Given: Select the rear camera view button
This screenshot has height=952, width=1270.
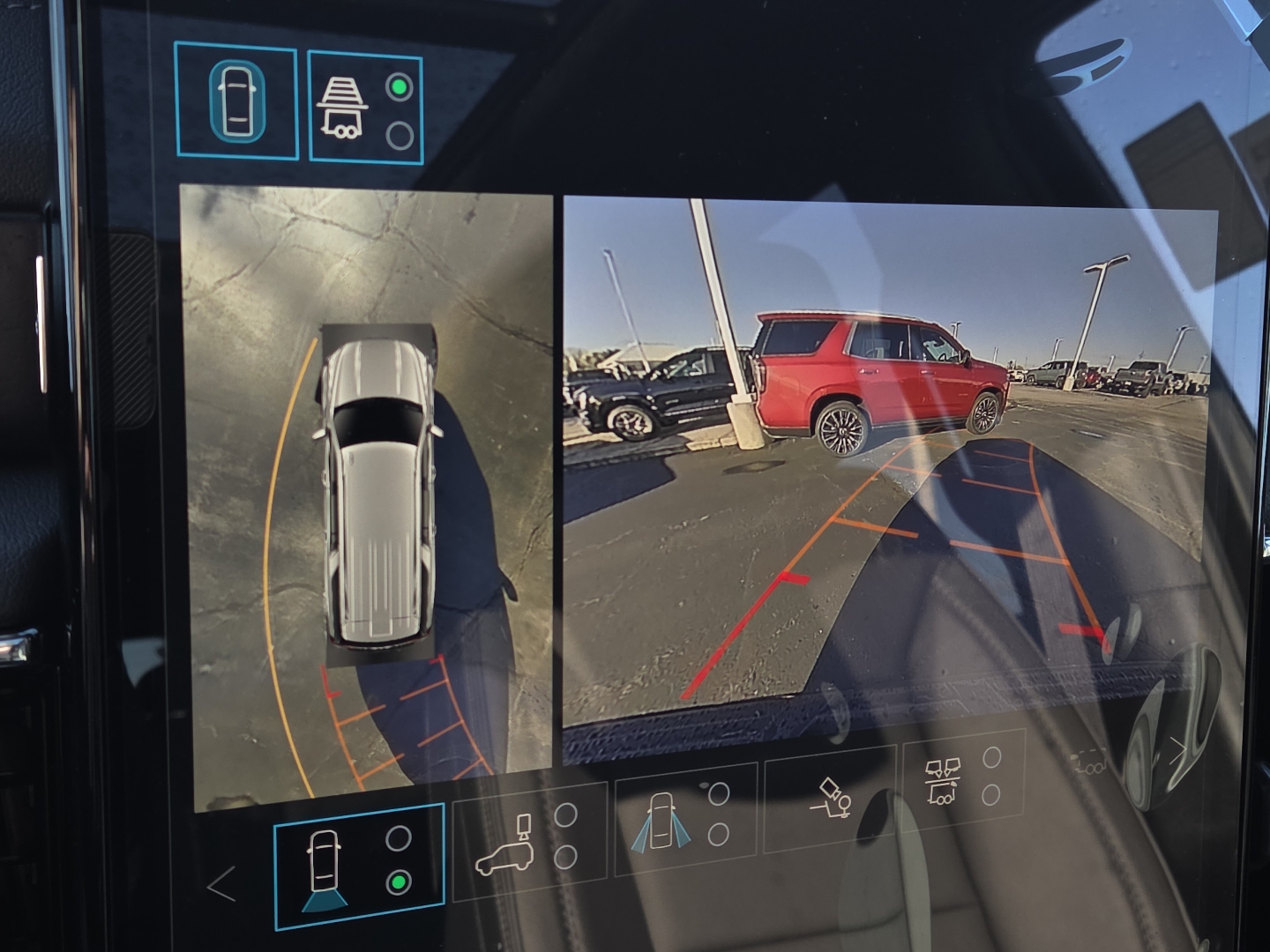Looking at the screenshot, I should tap(359, 866).
